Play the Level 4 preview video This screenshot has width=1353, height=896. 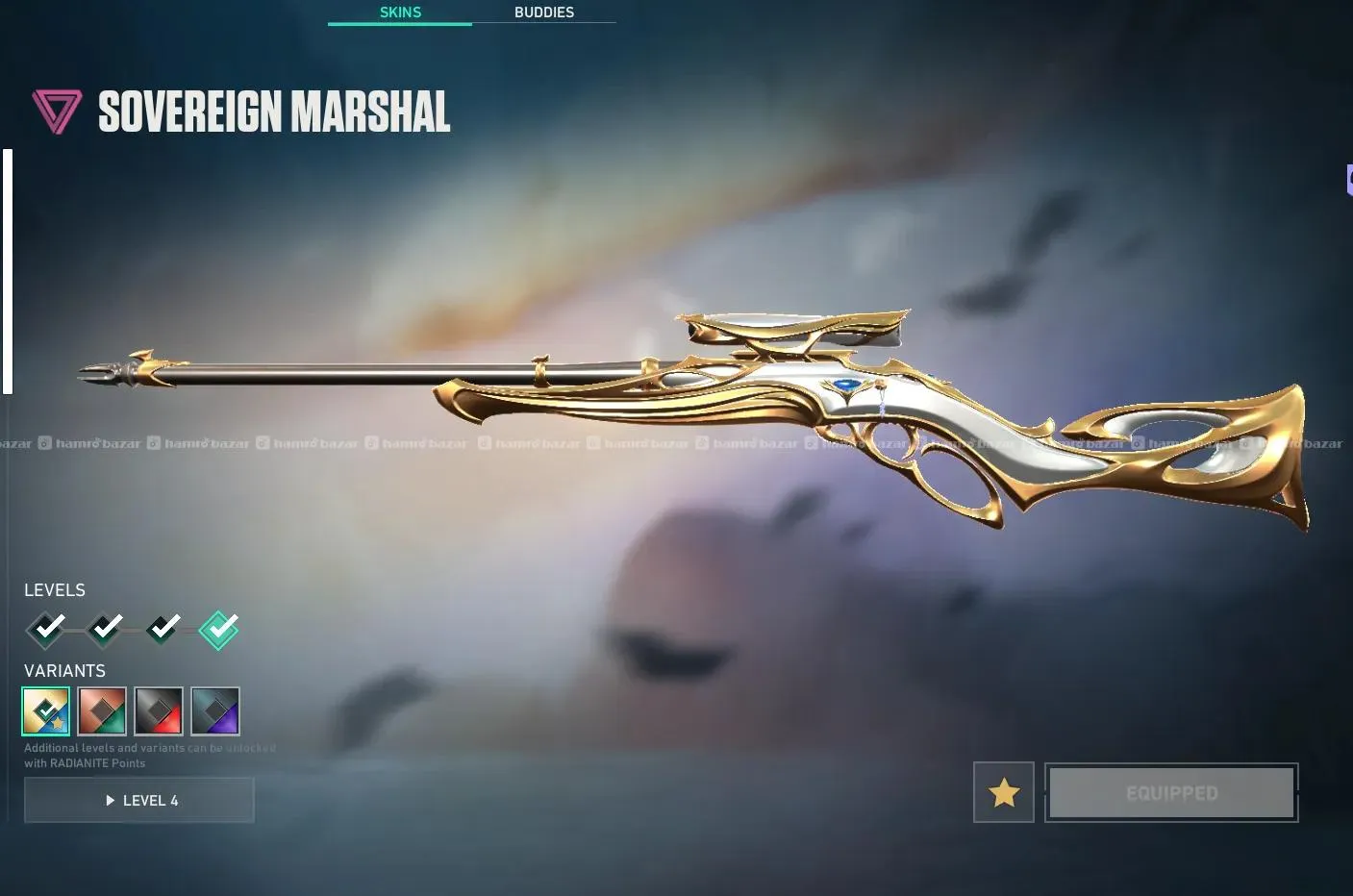(139, 800)
